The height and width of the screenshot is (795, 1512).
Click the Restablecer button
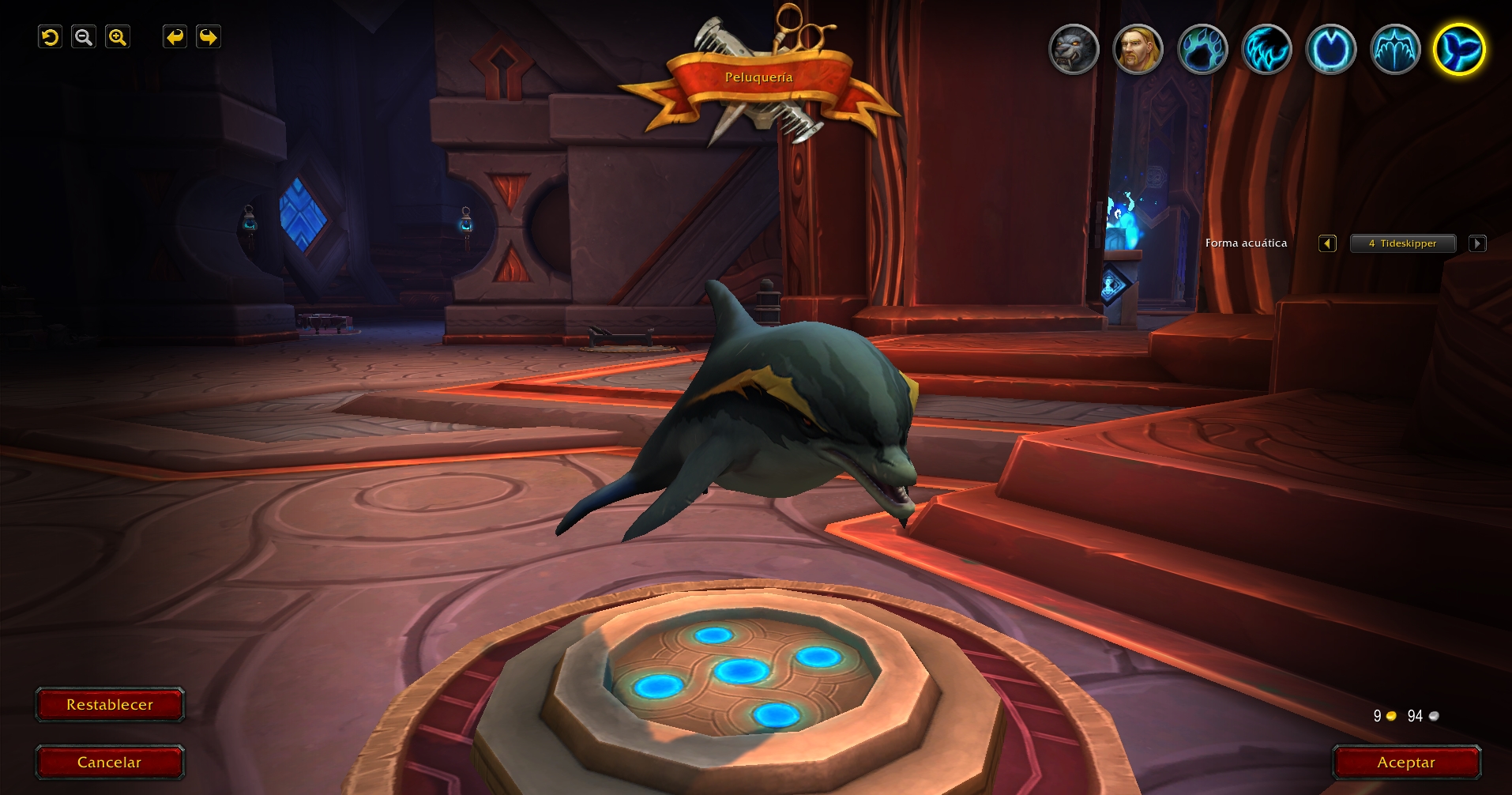pos(110,705)
